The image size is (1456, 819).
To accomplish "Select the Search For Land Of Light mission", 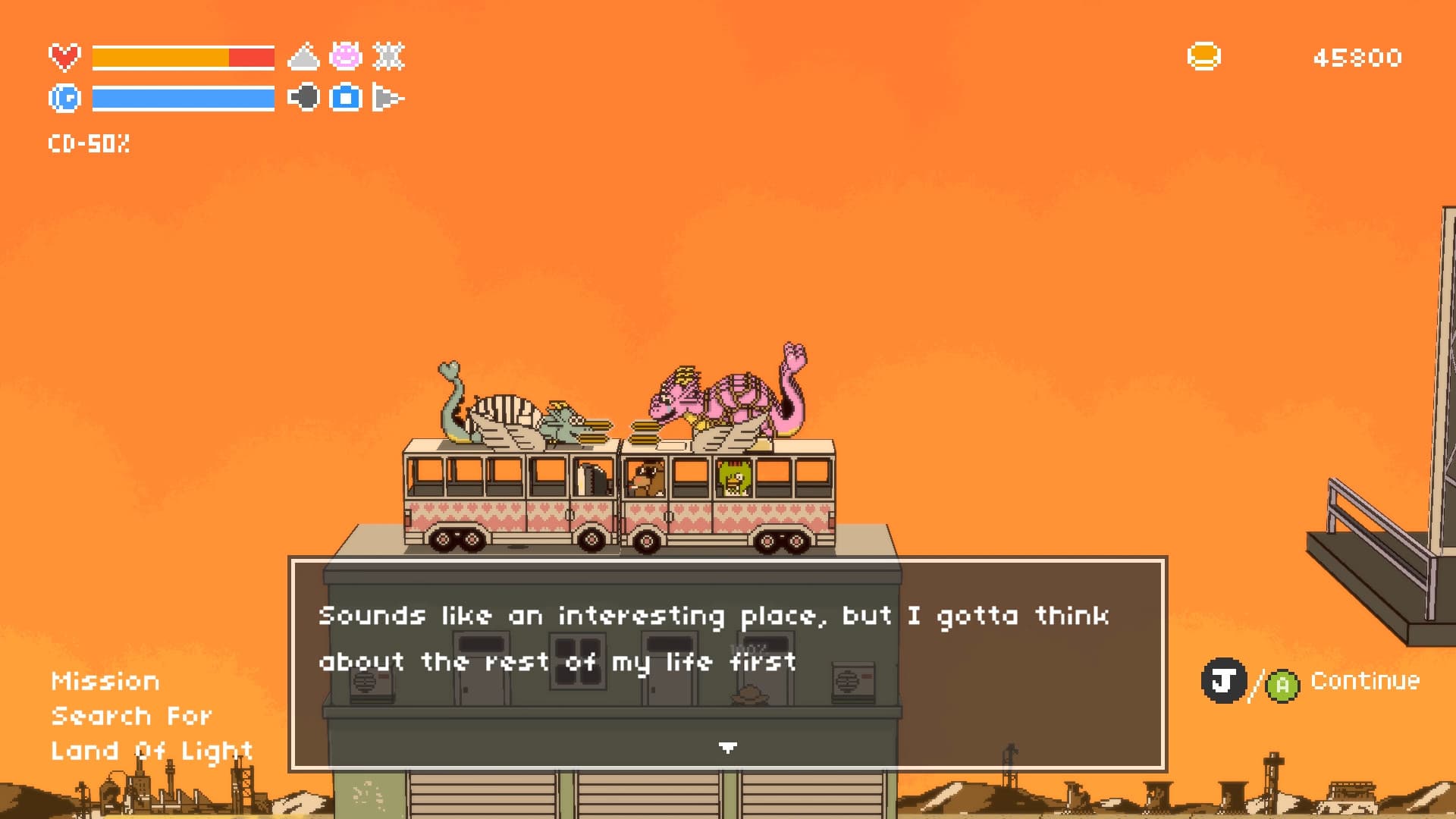I will coord(152,733).
